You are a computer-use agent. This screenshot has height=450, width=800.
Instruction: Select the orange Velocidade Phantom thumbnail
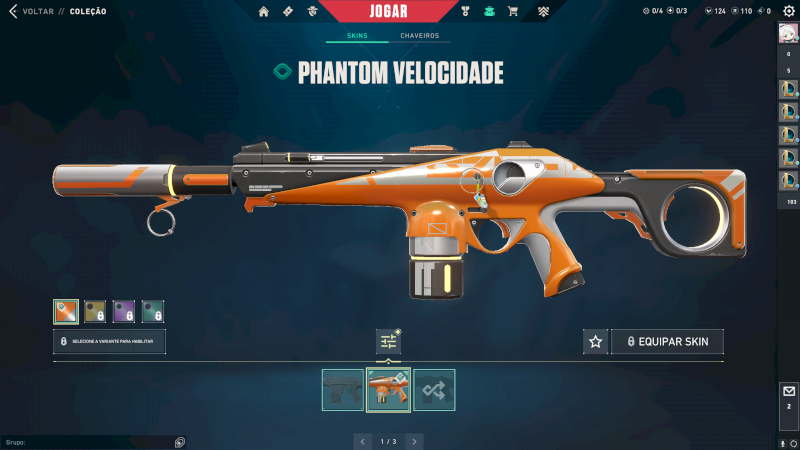[x=388, y=390]
